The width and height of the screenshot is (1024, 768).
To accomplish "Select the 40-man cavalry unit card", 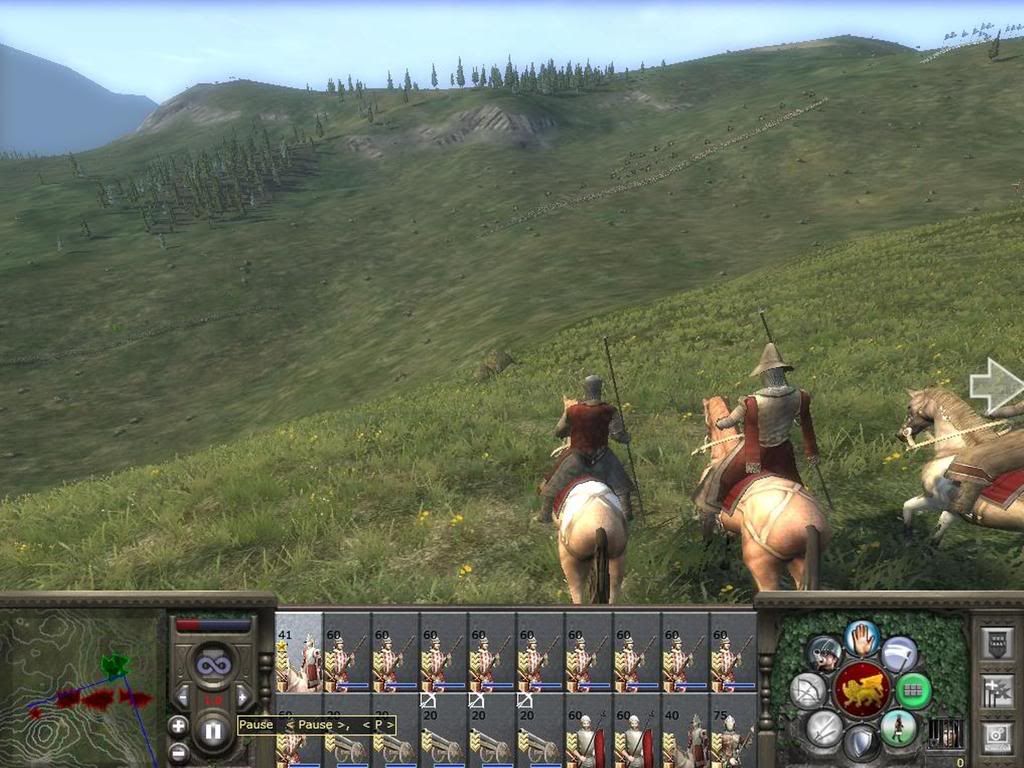I will click(687, 740).
